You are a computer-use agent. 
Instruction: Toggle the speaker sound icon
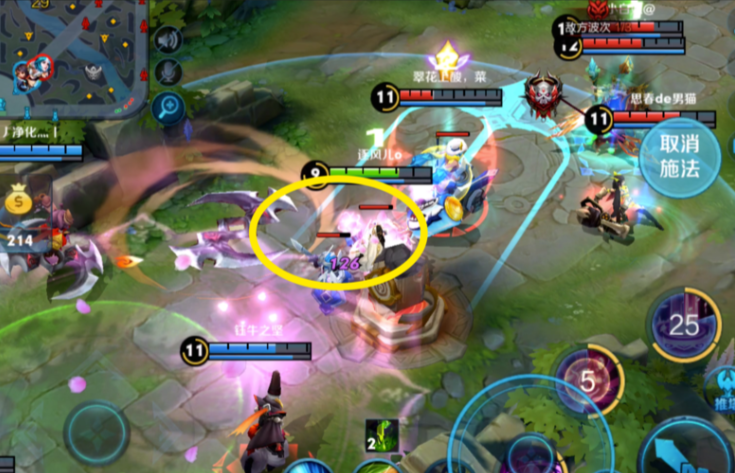click(168, 40)
